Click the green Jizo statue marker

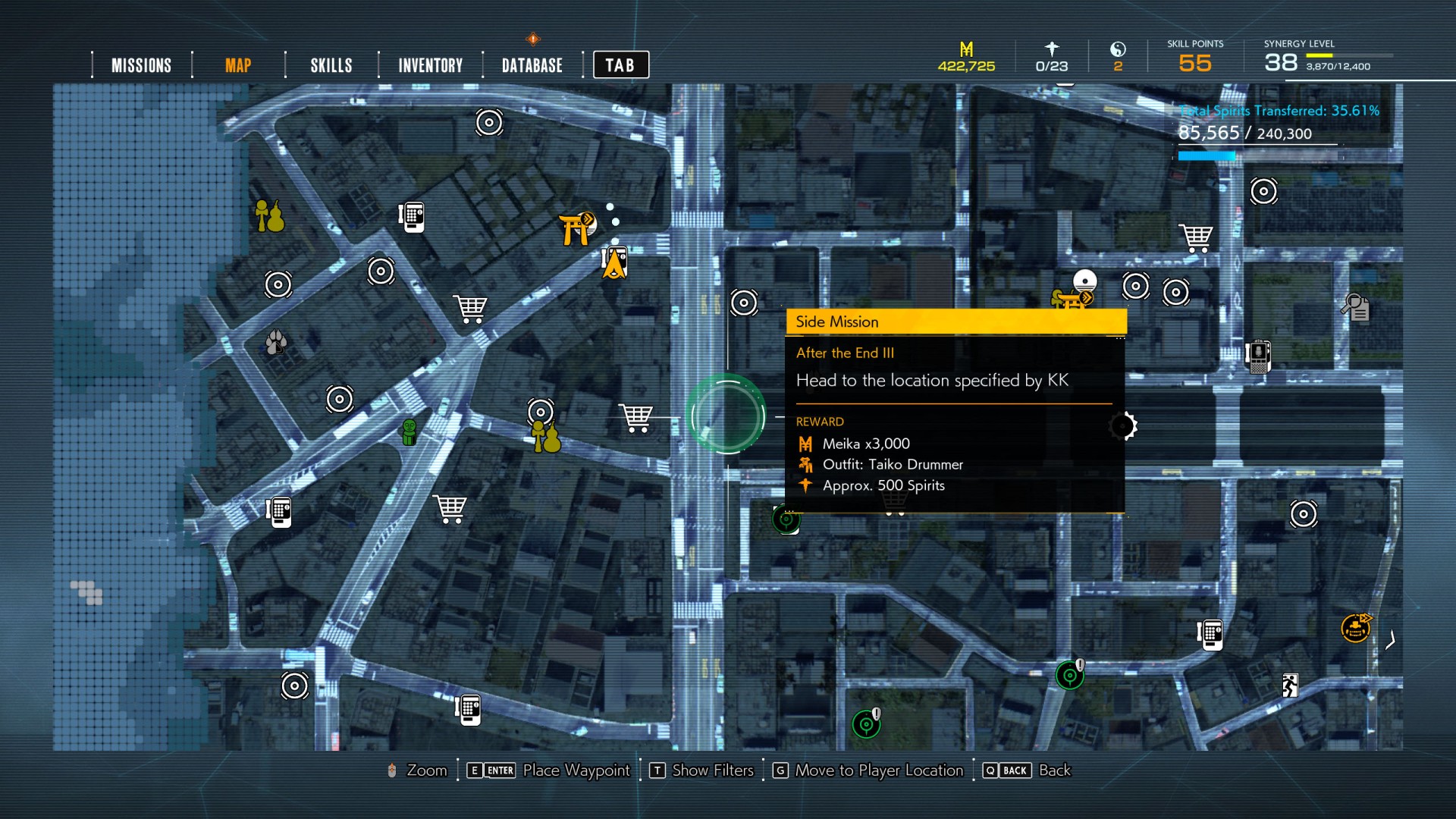[x=409, y=432]
